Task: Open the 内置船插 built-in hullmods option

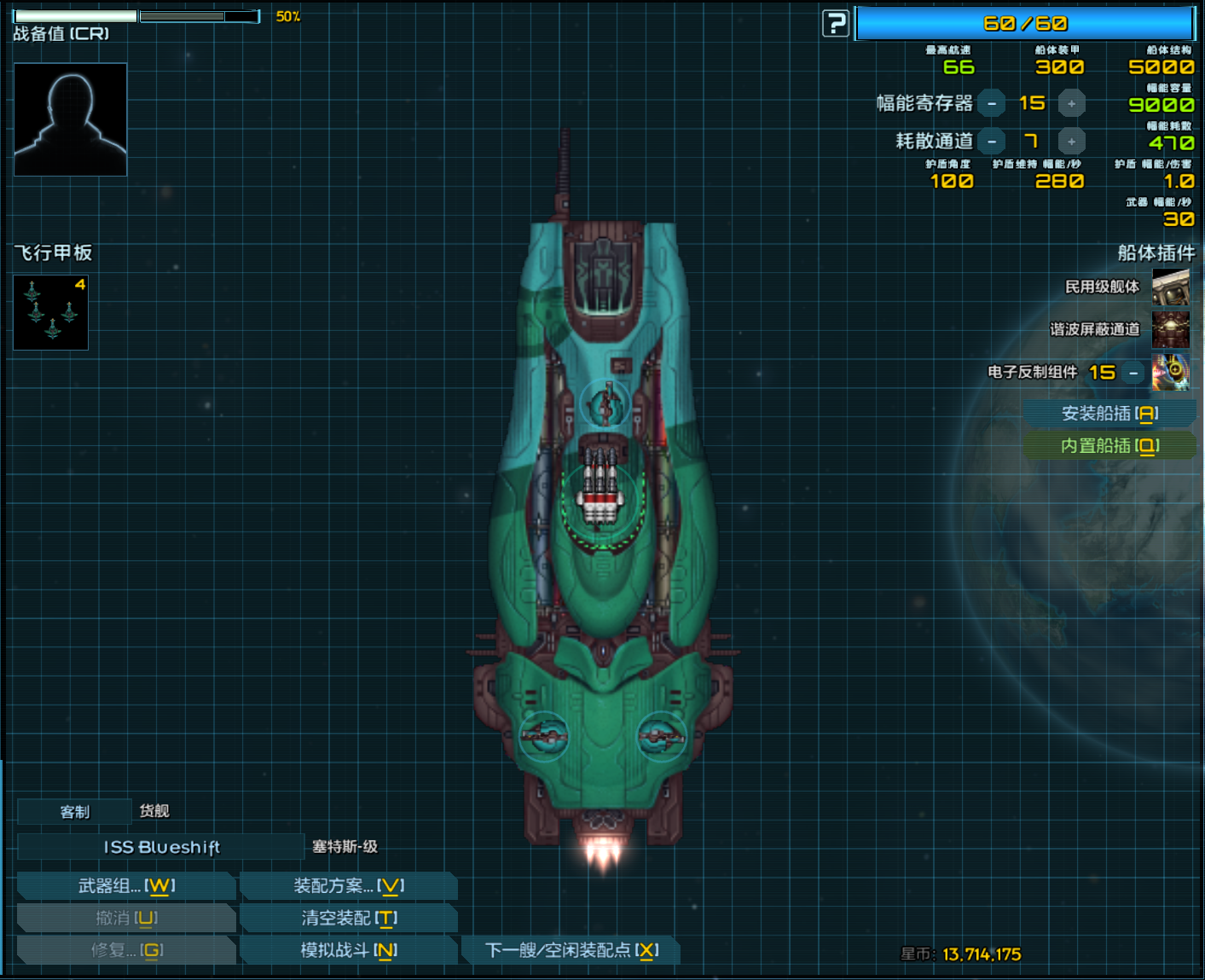Action: 1109,446
